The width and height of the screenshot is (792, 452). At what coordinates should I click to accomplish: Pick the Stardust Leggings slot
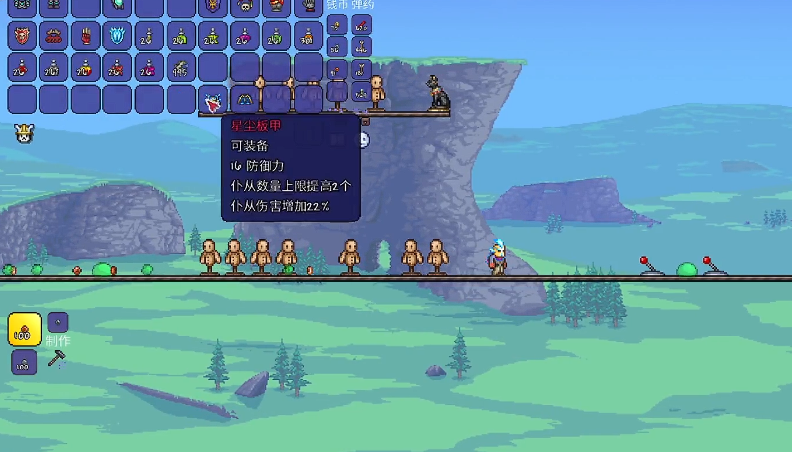(245, 100)
